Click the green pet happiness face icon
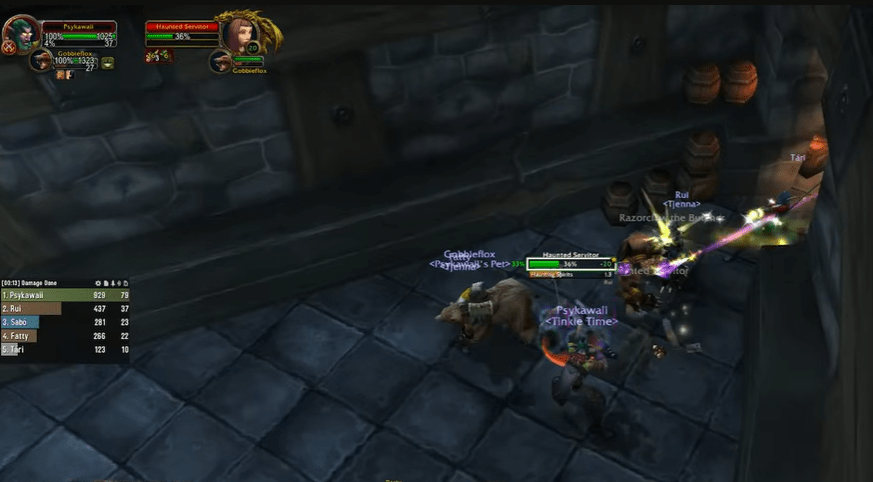Screen dimensions: 873x482 coord(107,62)
